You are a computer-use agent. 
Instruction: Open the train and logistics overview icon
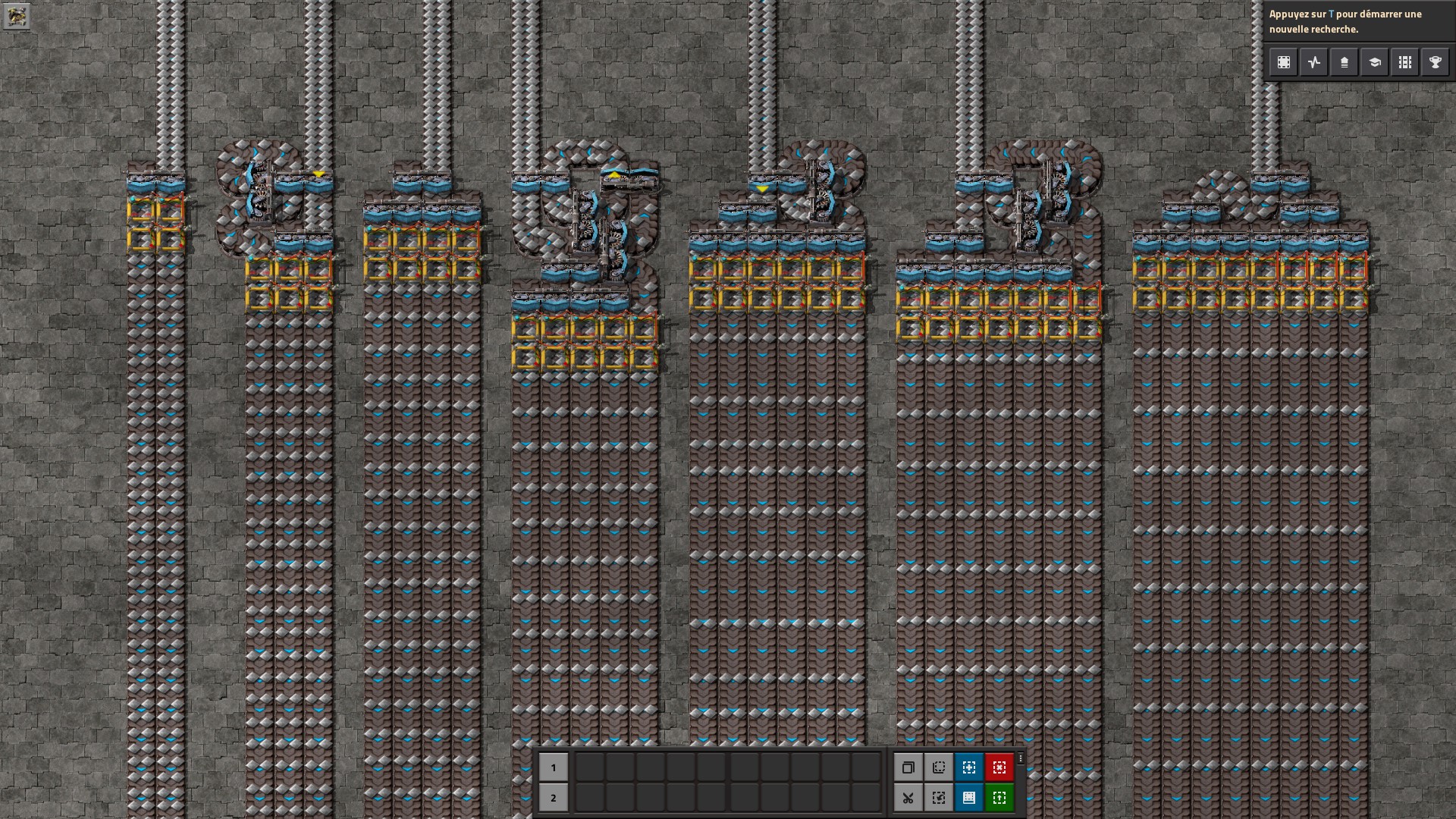1345,62
